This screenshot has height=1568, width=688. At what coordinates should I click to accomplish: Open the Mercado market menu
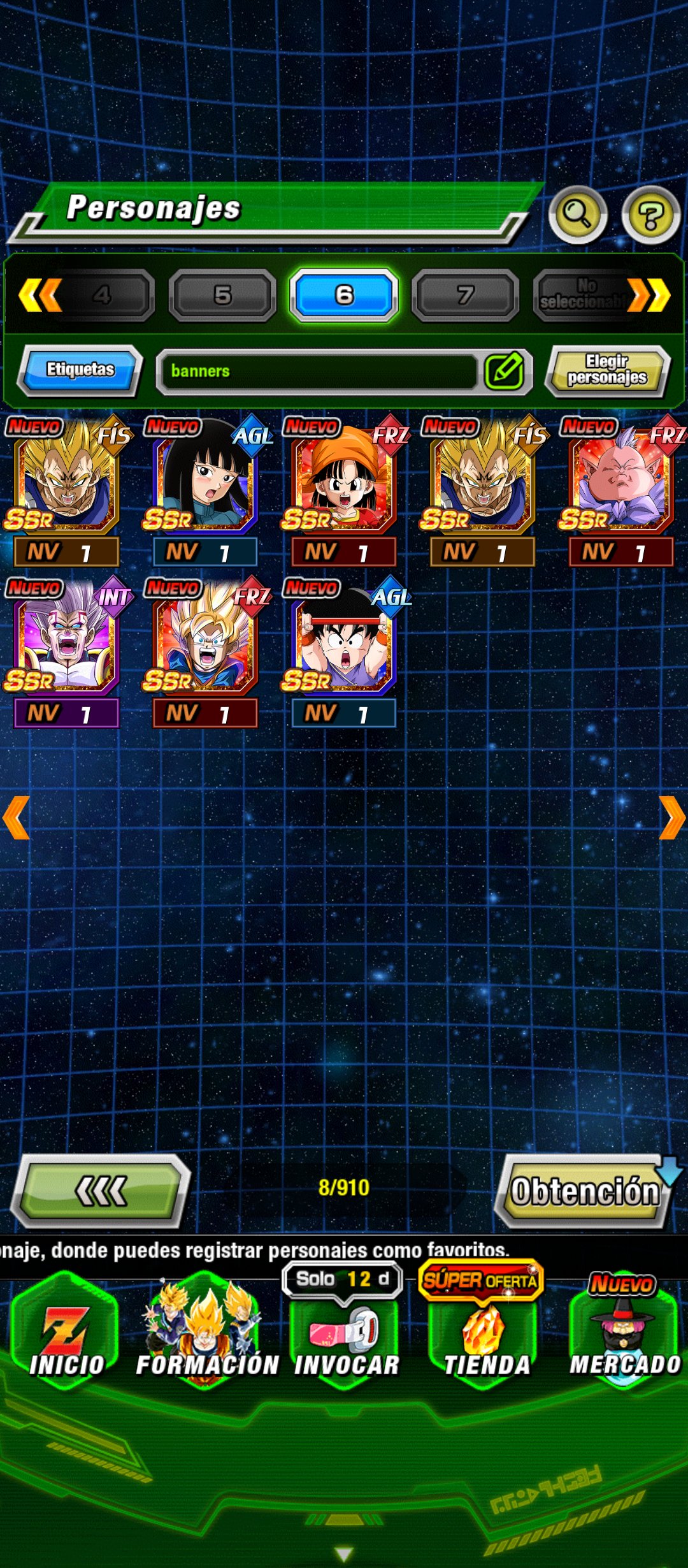[624, 1339]
